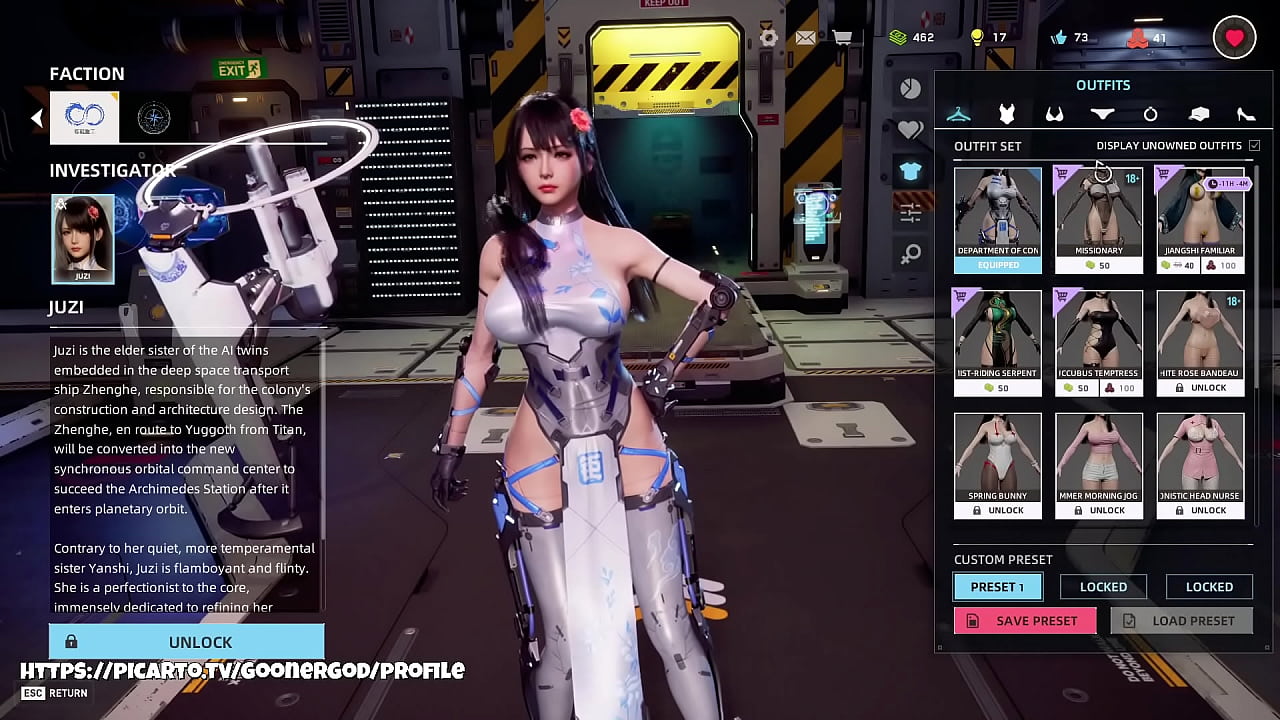
Task: Open the sliders customization side icon
Action: click(x=910, y=212)
